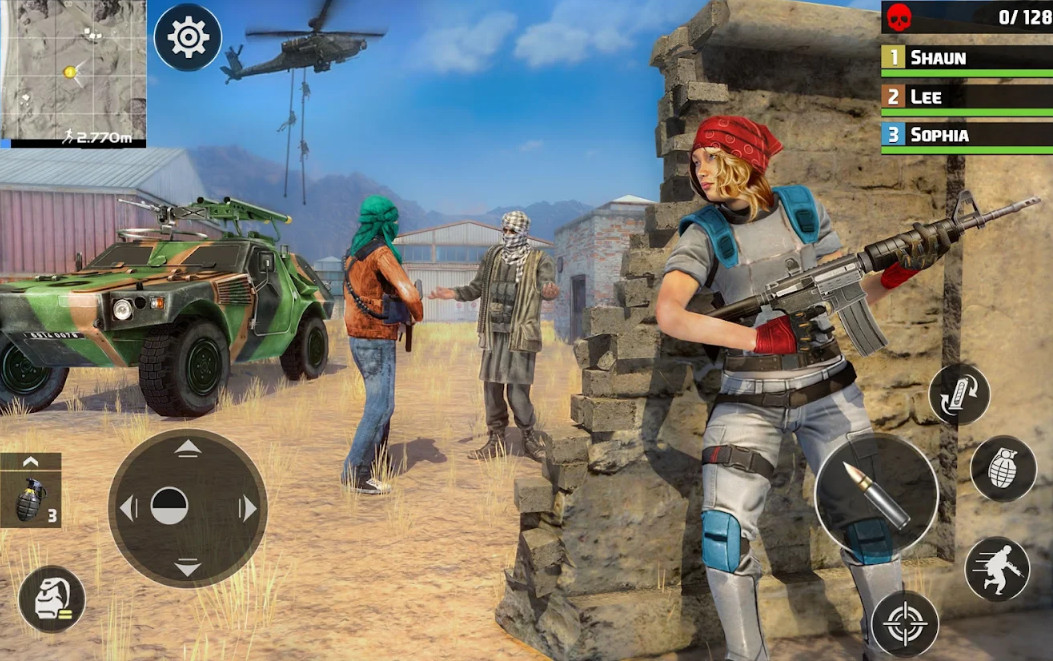This screenshot has height=661, width=1053.
Task: Strafe left with the joystick left arrow
Action: (128, 508)
